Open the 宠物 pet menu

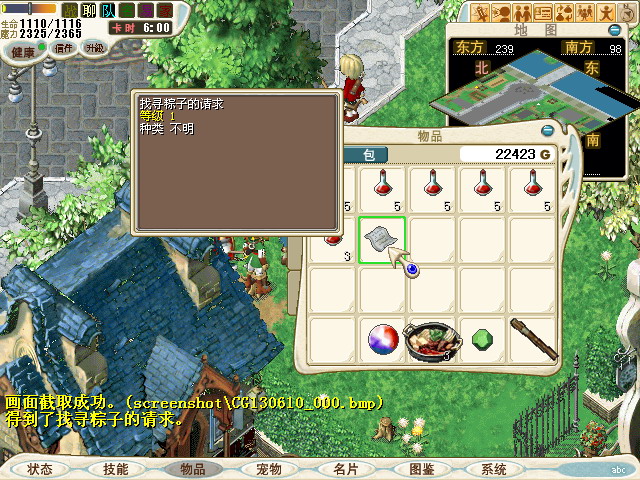tap(269, 468)
